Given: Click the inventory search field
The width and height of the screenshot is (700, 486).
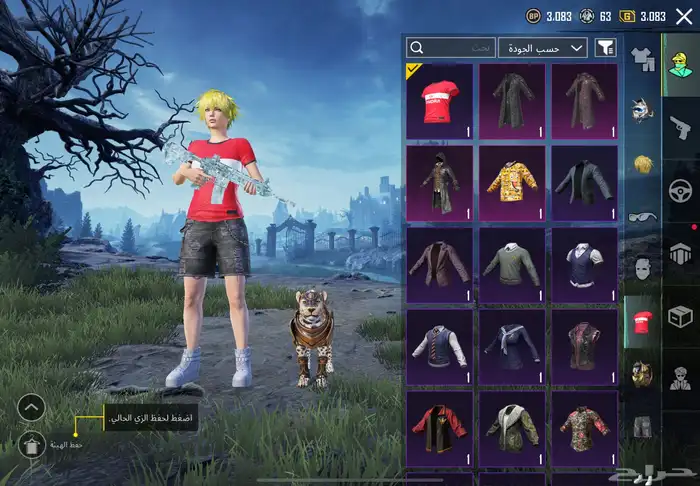Looking at the screenshot, I should (452, 47).
